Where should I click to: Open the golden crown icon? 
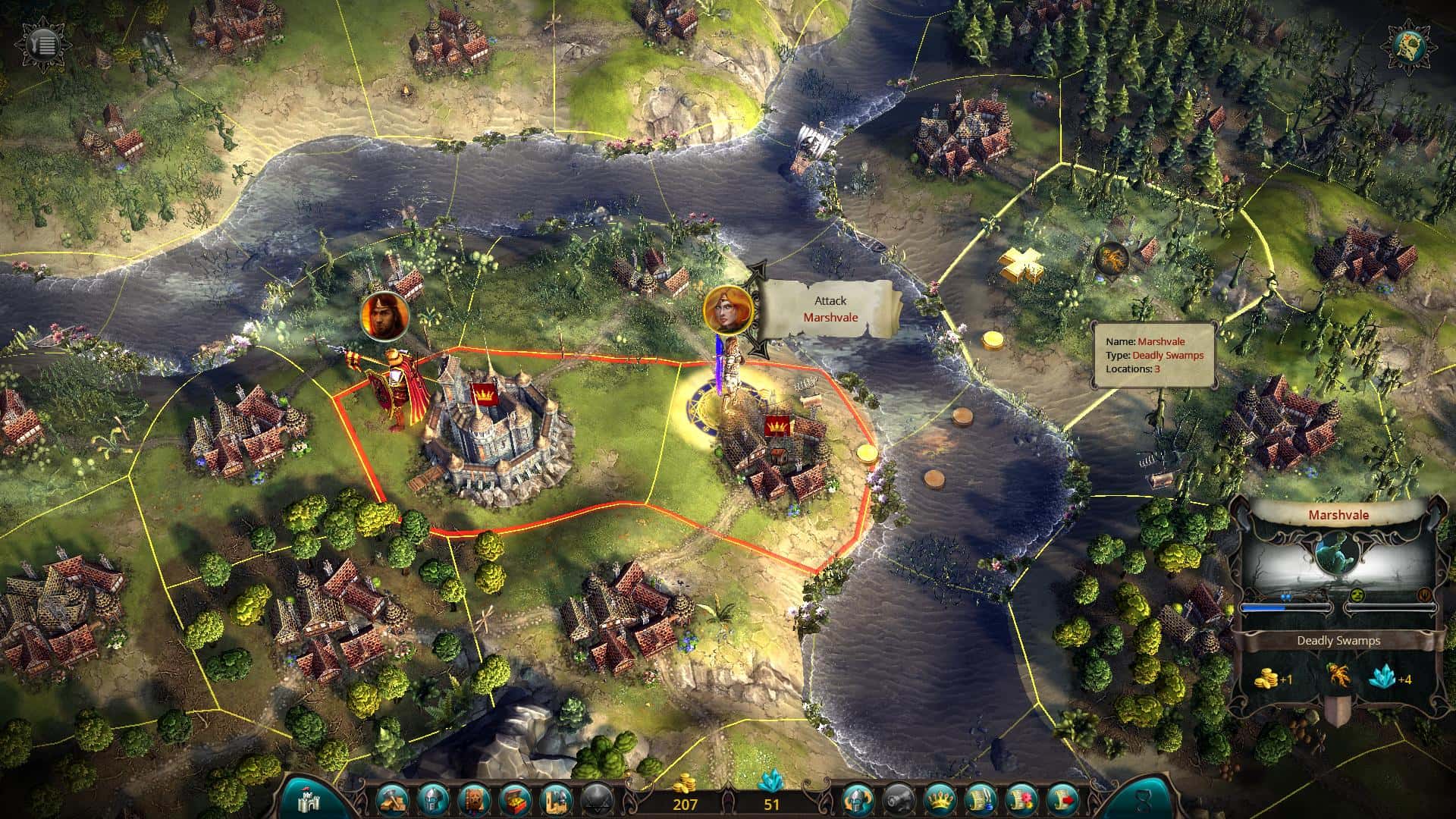click(940, 800)
